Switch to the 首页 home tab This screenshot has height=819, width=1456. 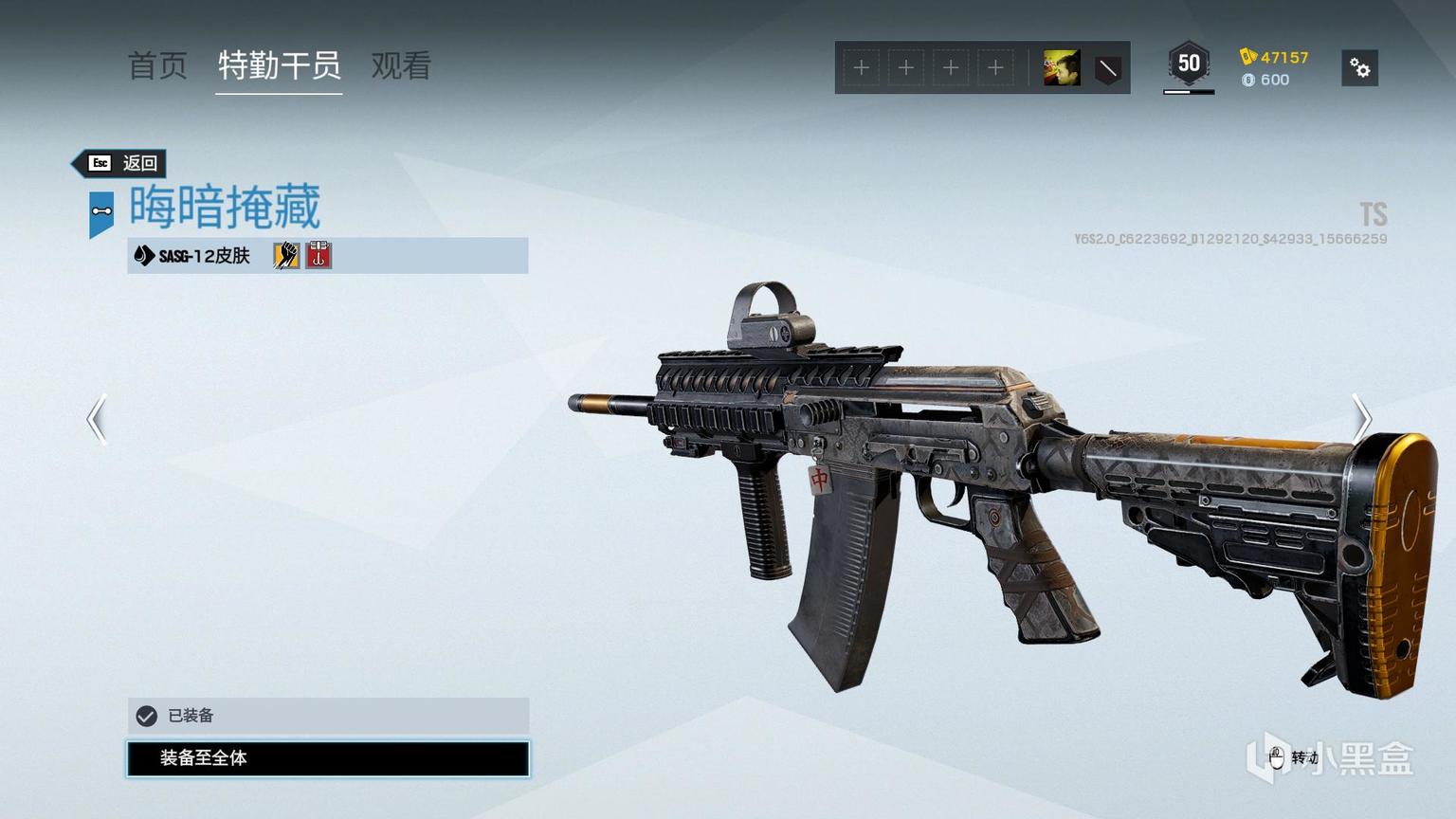[157, 65]
